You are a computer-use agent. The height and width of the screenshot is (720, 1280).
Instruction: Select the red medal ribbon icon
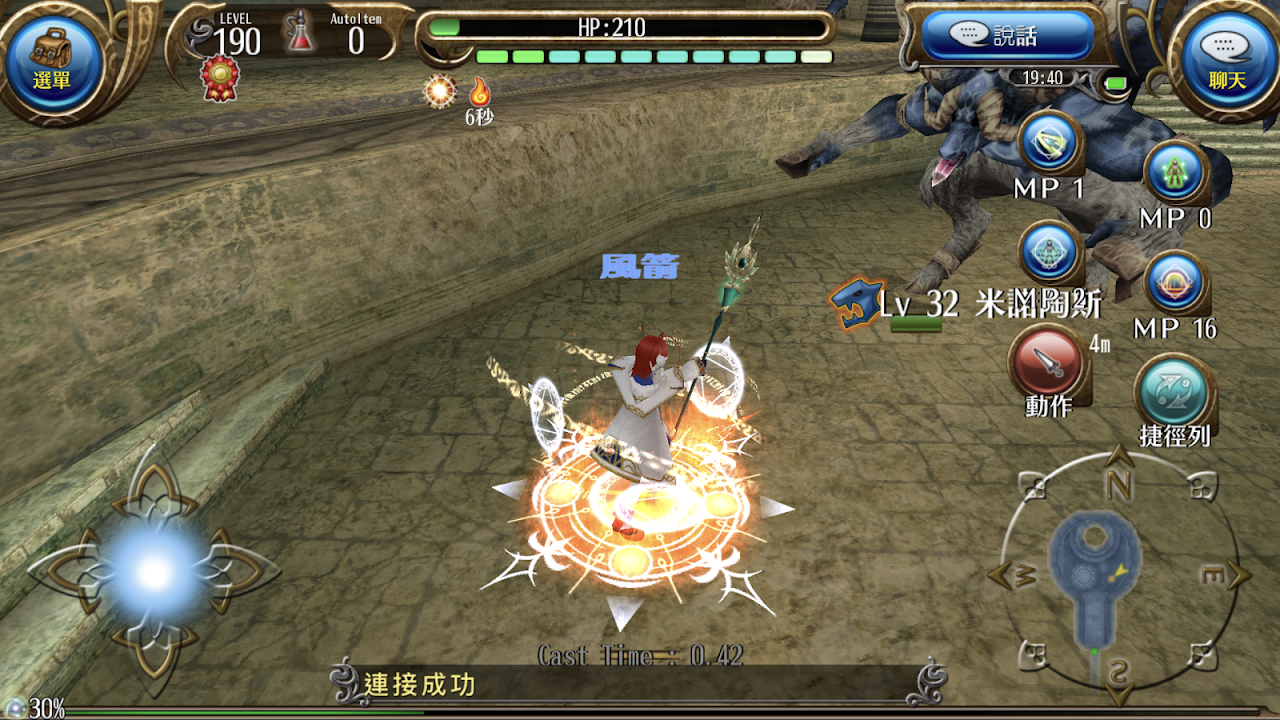pos(220,77)
